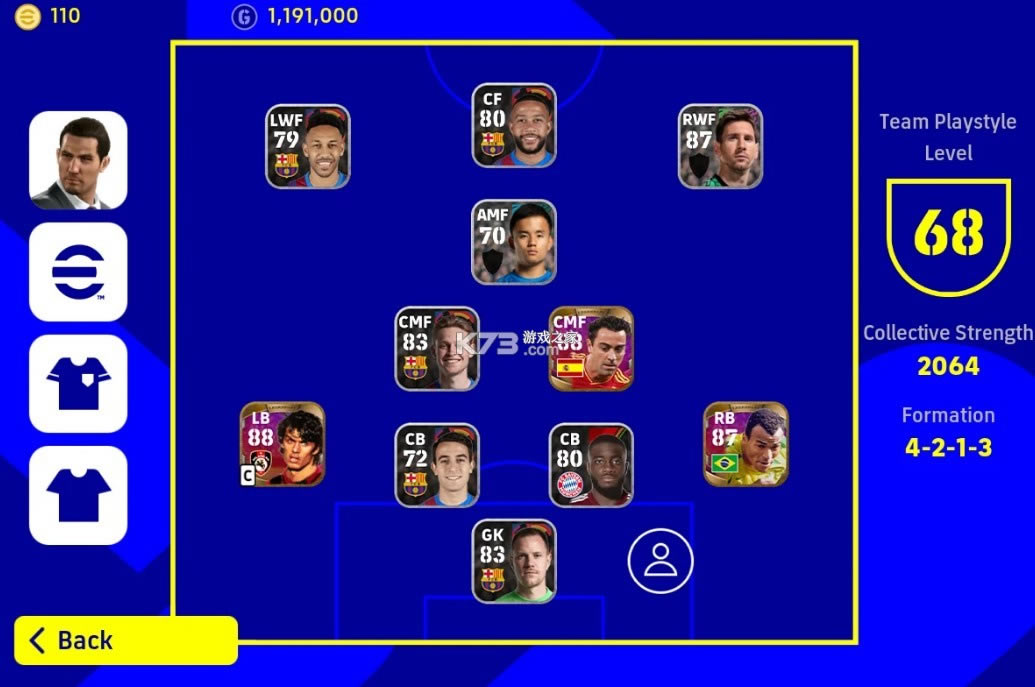The image size is (1035, 687).
Task: Choose the RB 87 Brazil card
Action: tap(746, 444)
